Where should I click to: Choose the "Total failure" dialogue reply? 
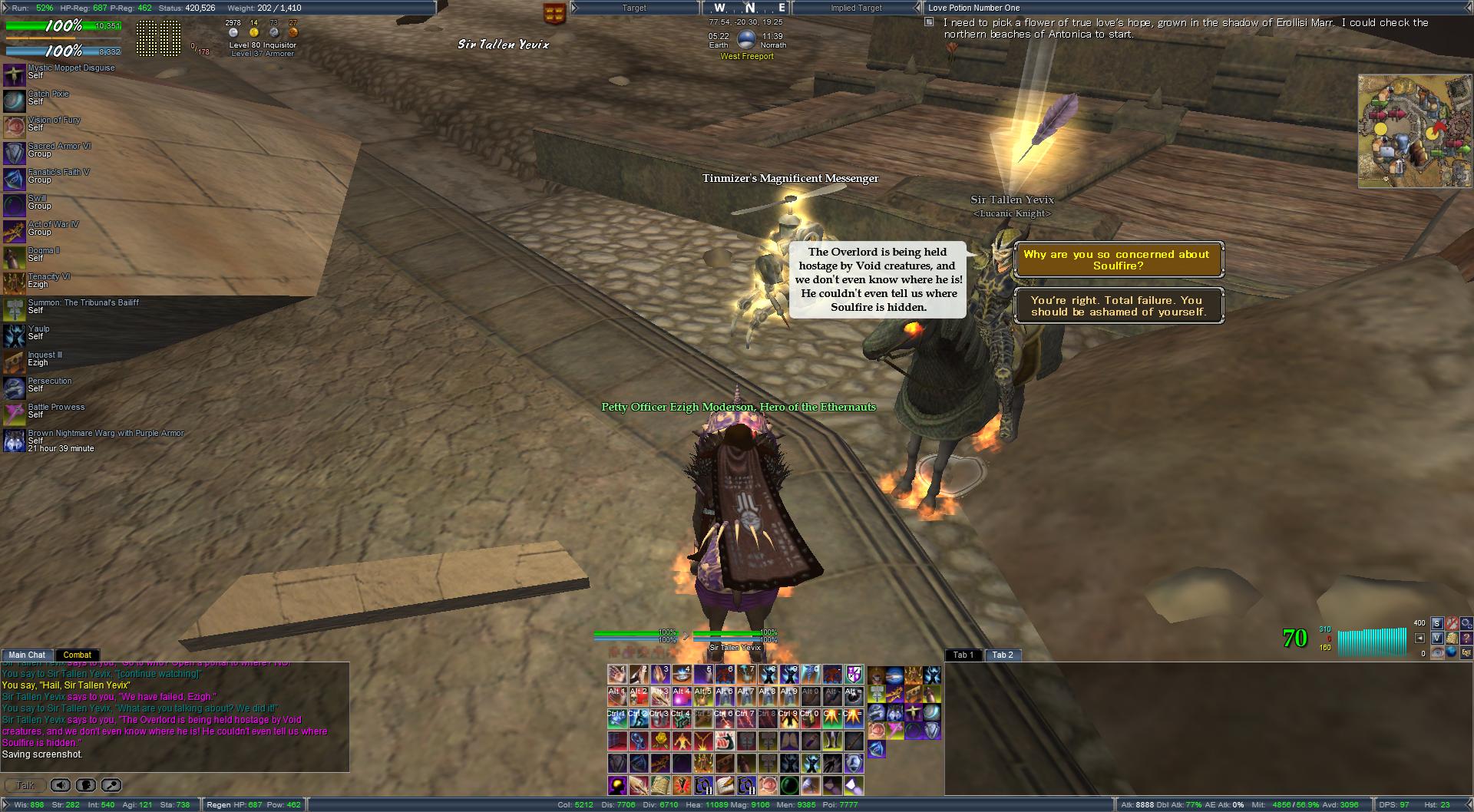(x=1118, y=306)
